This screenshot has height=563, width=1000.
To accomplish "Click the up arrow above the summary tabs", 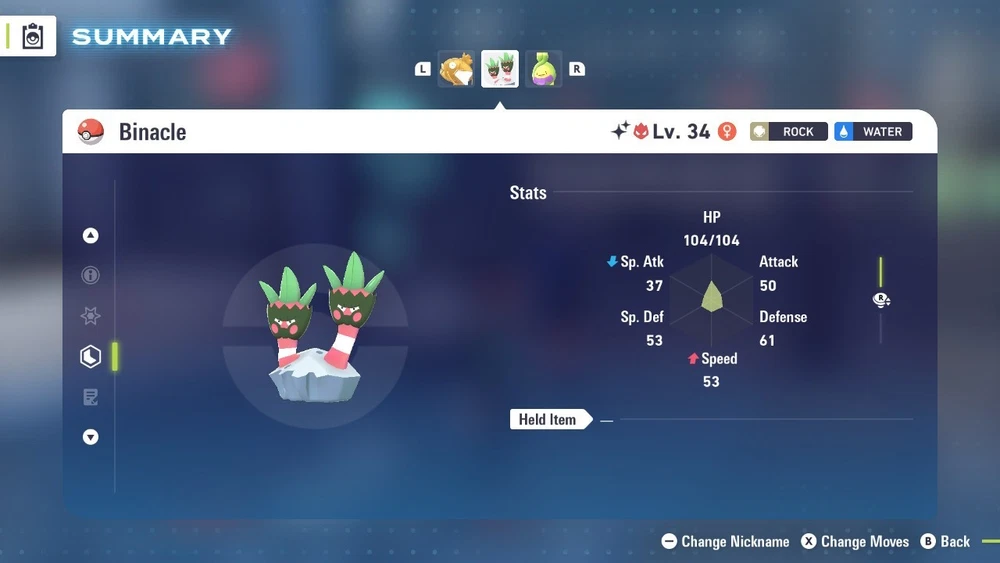I will 91,236.
